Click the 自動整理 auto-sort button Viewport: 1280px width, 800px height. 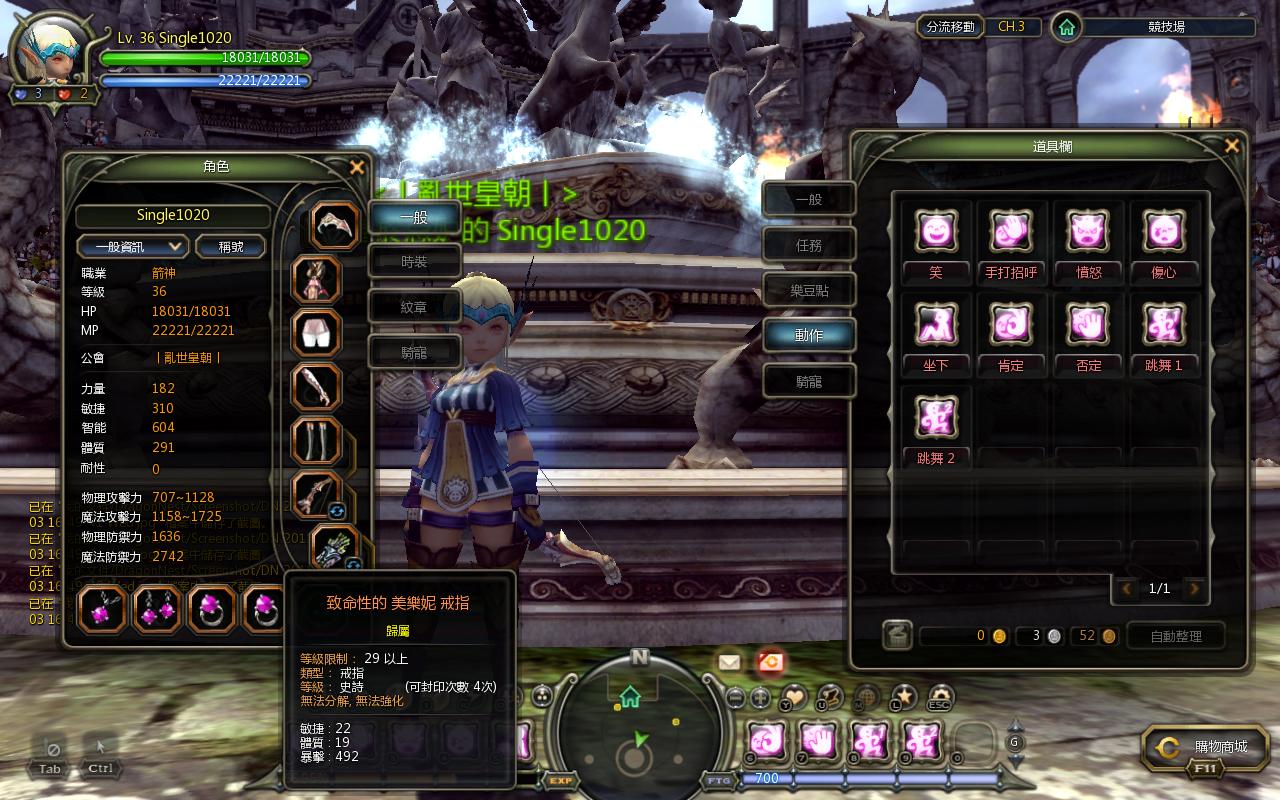(x=1176, y=636)
